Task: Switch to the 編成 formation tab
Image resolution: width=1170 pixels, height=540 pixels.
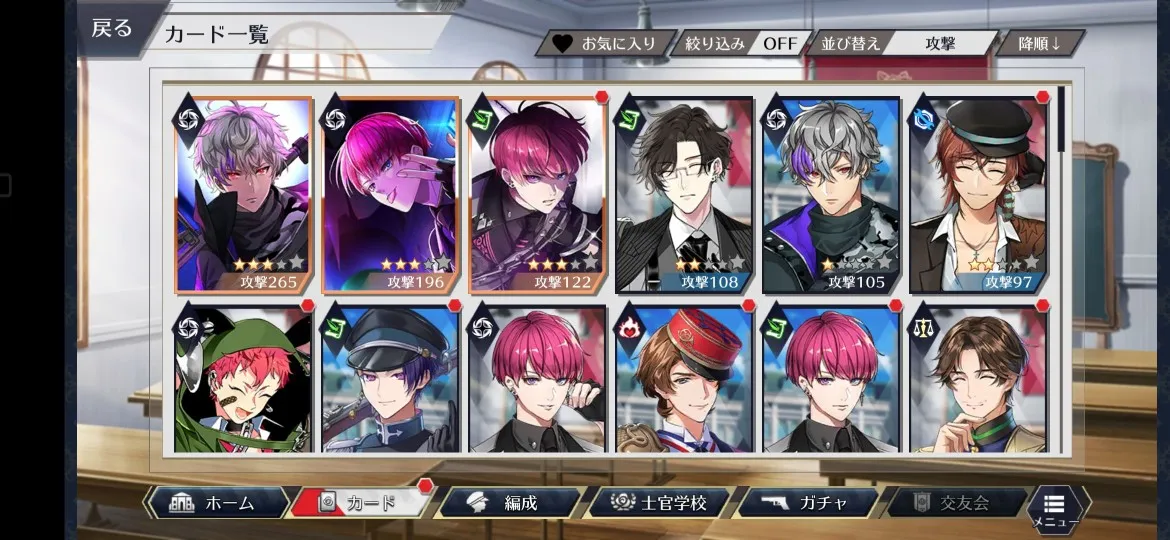Action: coord(510,503)
